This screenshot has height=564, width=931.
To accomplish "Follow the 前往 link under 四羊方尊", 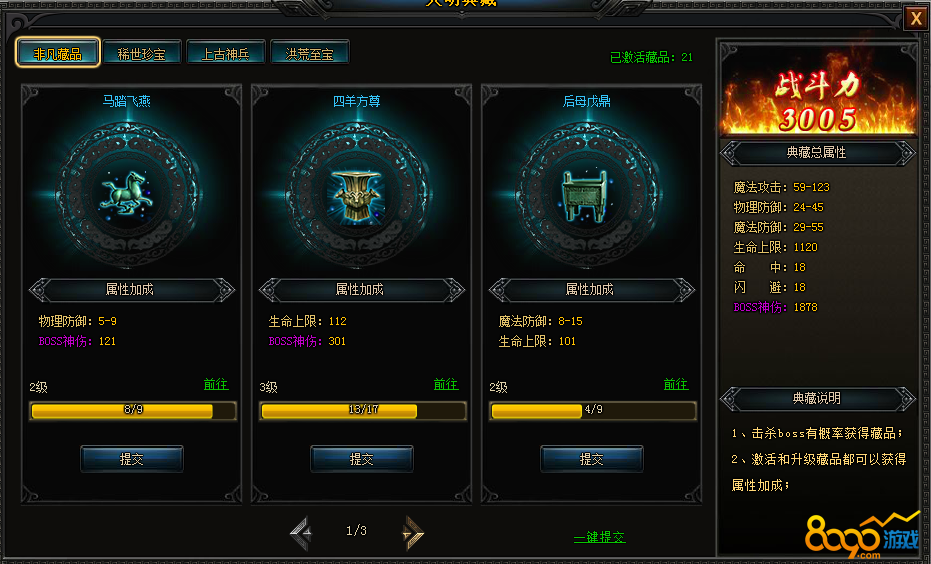I will click(446, 384).
